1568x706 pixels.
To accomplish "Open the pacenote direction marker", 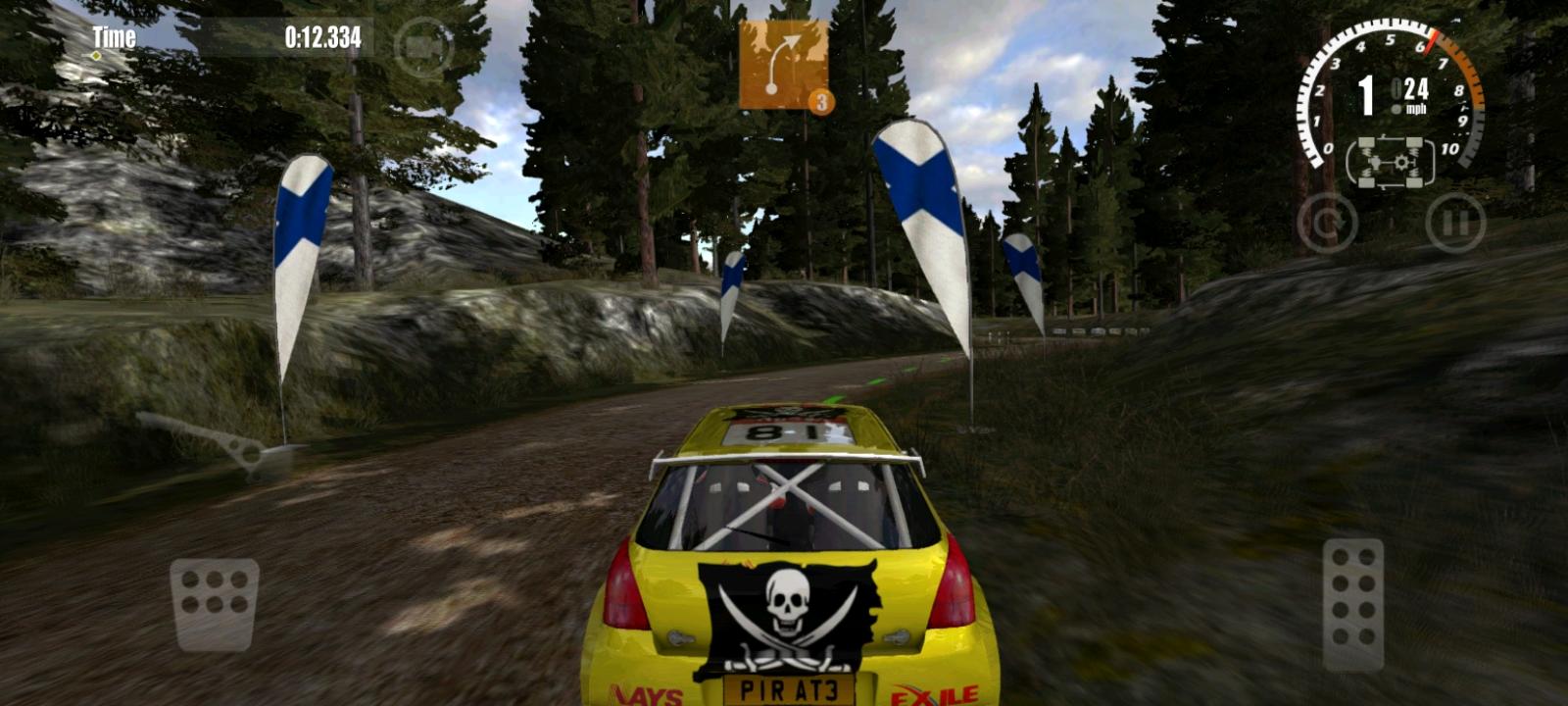I will 782,61.
